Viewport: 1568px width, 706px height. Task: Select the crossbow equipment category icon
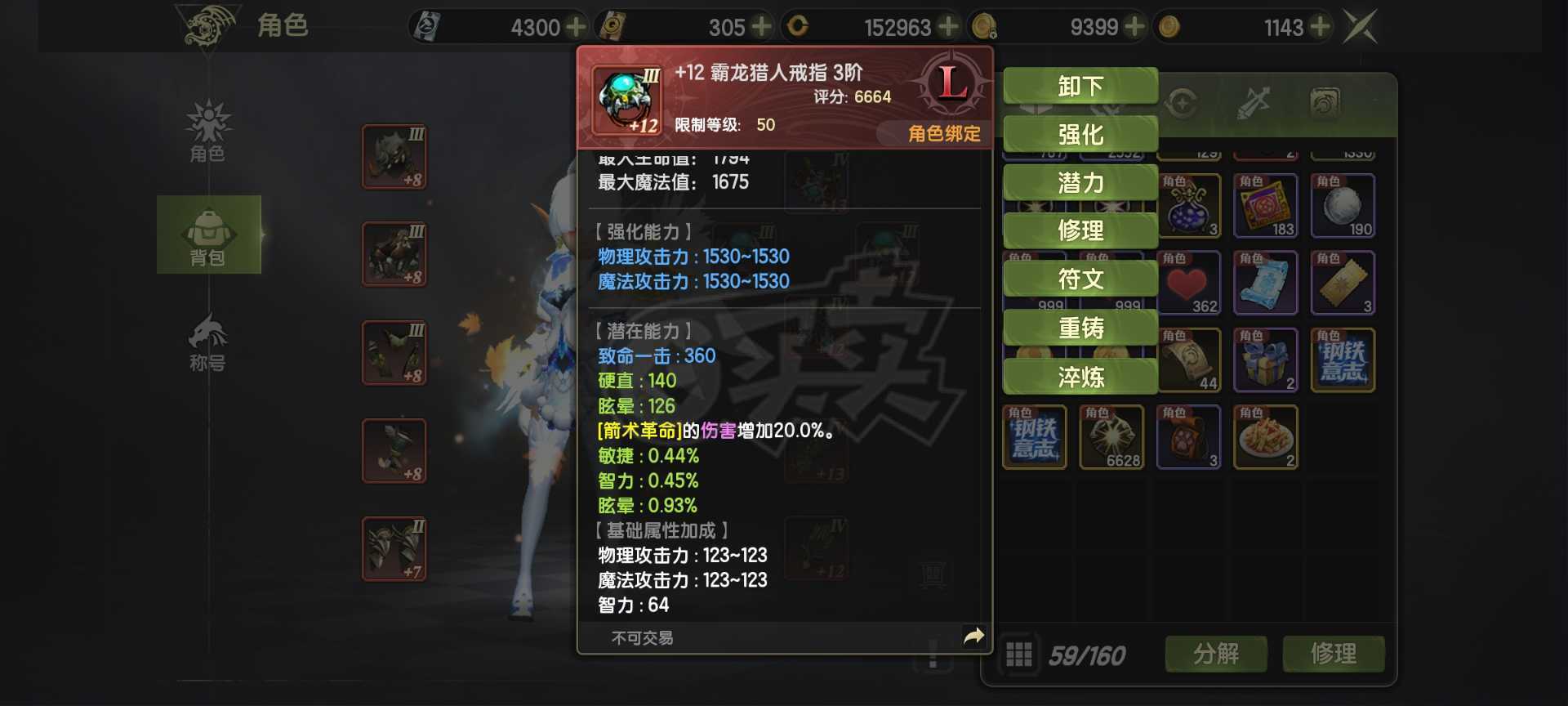[x=1254, y=102]
